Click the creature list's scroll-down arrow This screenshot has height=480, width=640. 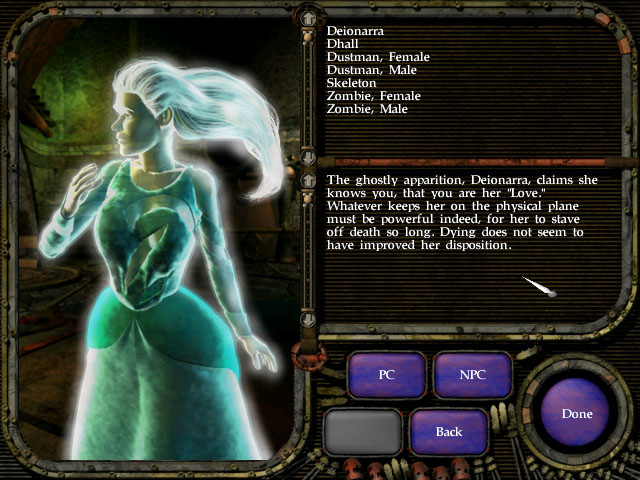click(x=308, y=158)
